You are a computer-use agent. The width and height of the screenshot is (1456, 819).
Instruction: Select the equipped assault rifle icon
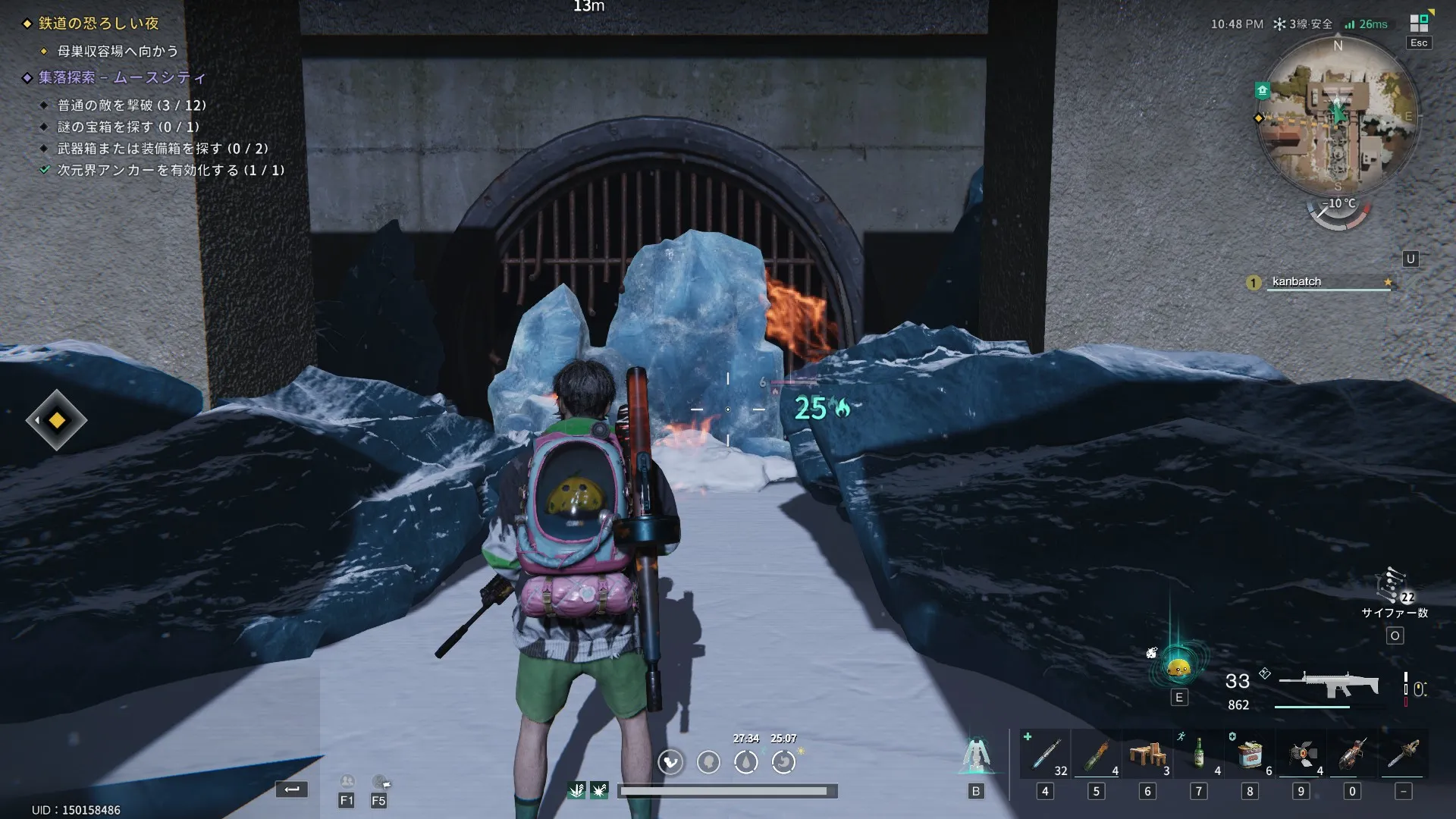1329,685
